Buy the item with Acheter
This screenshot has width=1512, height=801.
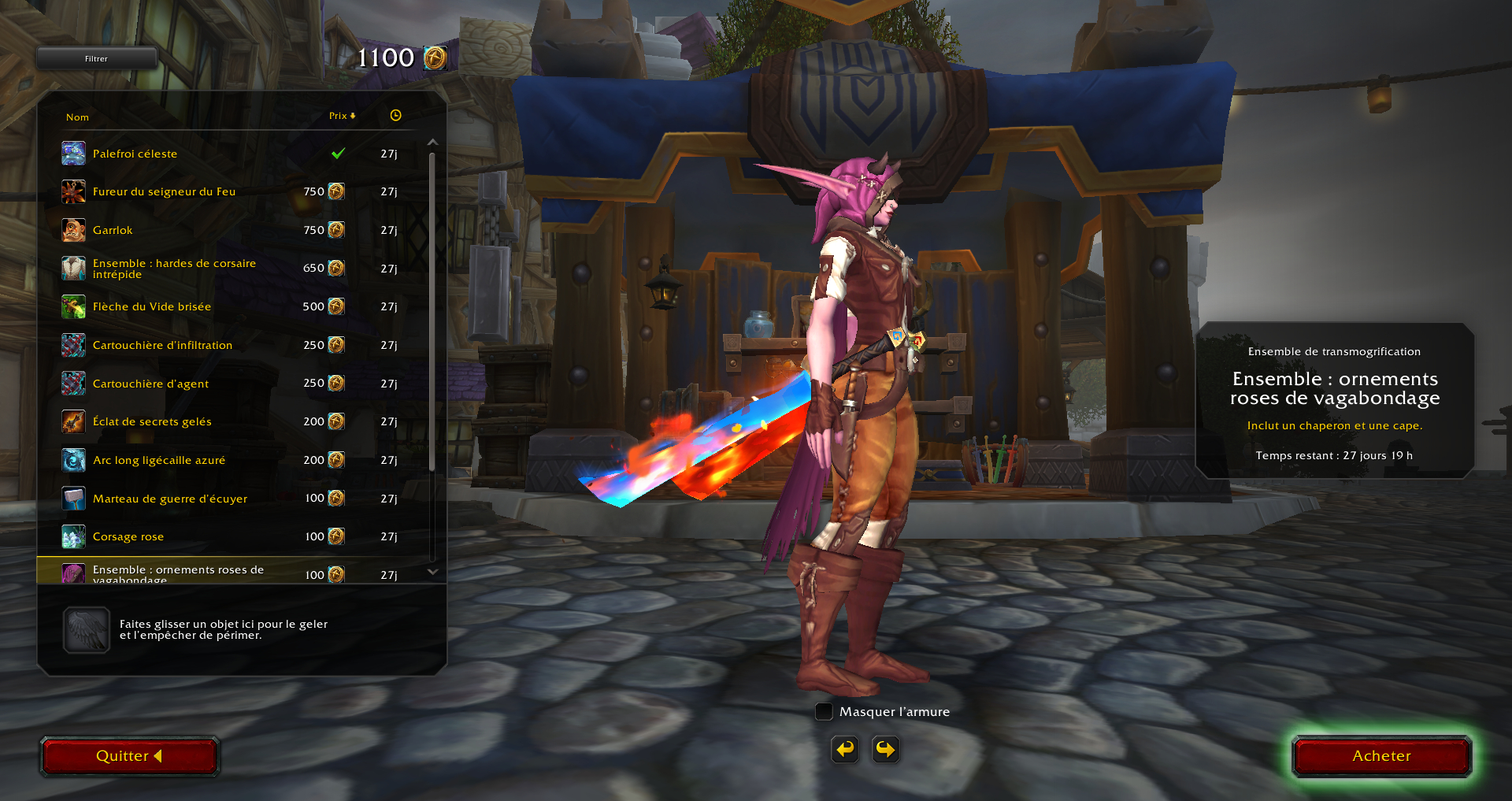coord(1381,756)
